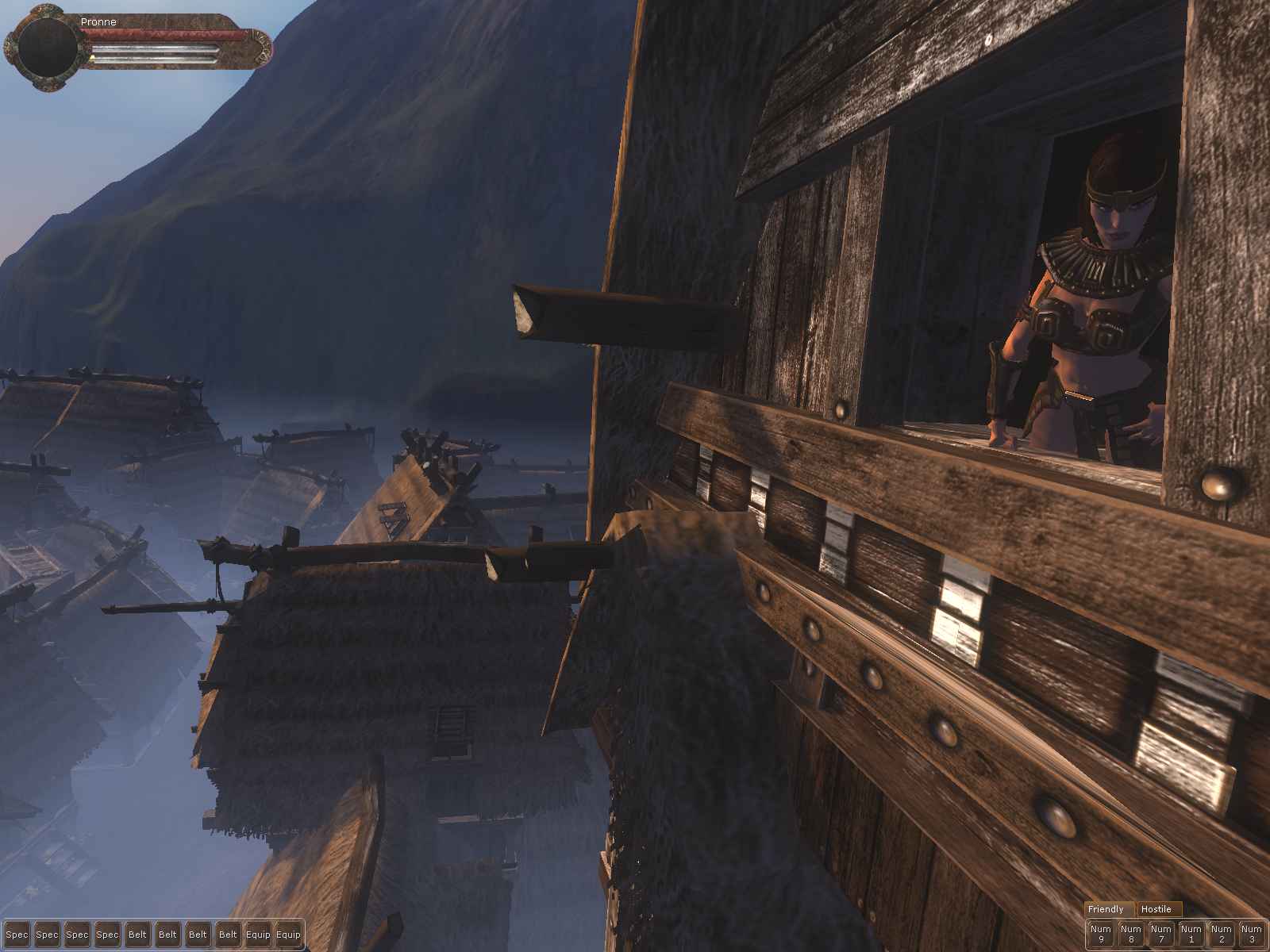This screenshot has height=952, width=1270.
Task: Select the Num 8 hotkey slot
Action: point(1130,934)
